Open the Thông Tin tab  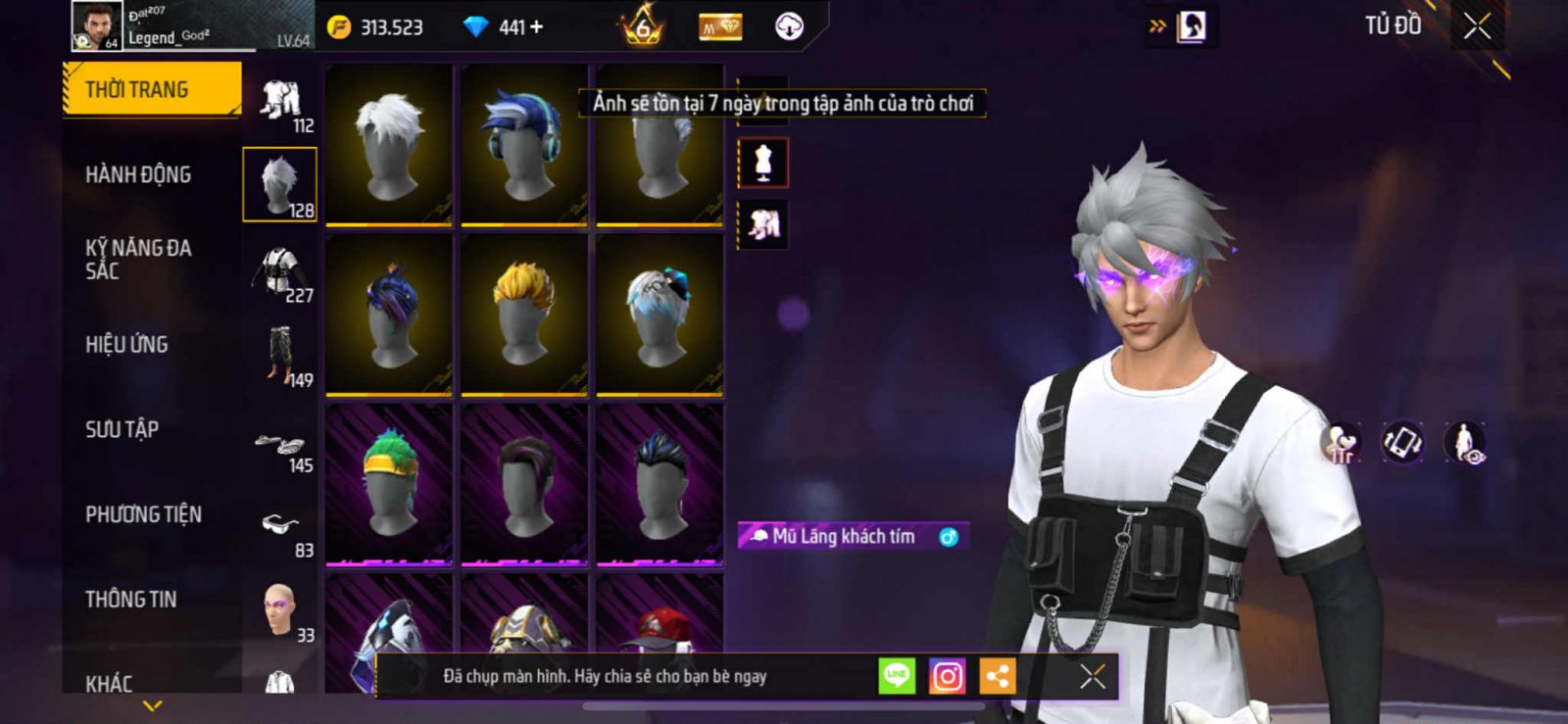point(130,600)
